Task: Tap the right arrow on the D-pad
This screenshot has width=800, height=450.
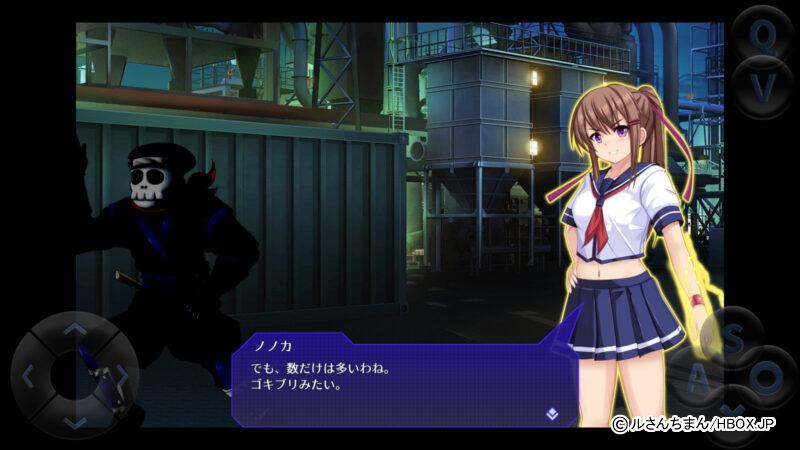Action: pyautogui.click(x=120, y=377)
